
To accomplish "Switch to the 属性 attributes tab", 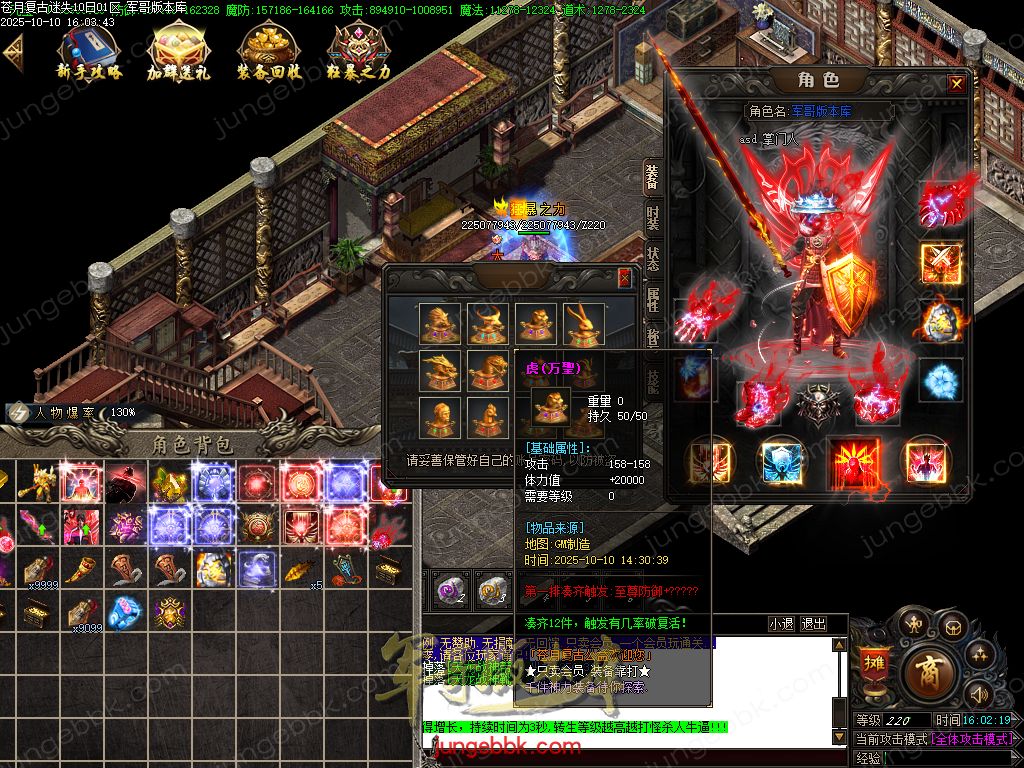I will (x=652, y=300).
